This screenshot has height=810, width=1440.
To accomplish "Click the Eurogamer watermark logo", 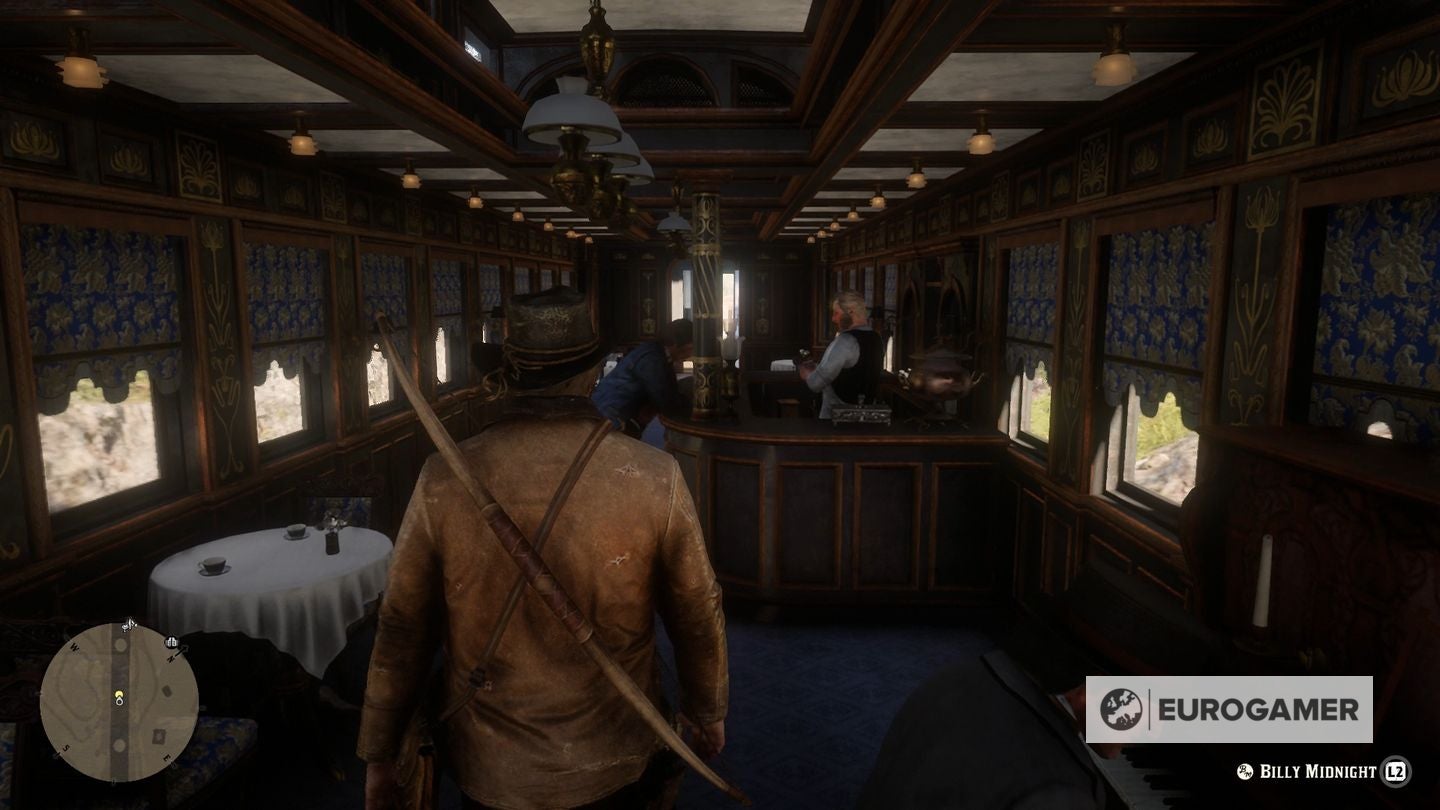I will [x=1228, y=709].
